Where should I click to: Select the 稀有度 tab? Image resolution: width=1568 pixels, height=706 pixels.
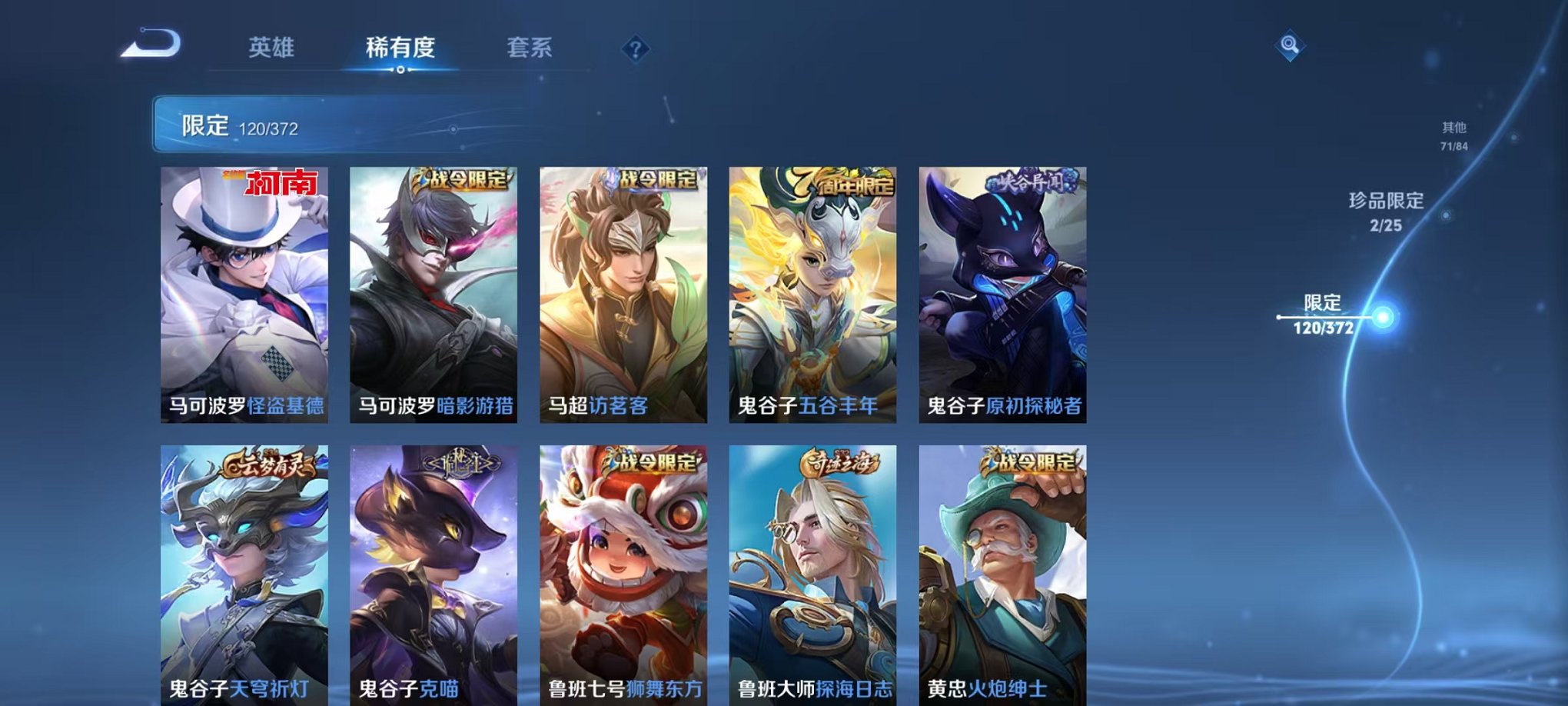tap(400, 46)
